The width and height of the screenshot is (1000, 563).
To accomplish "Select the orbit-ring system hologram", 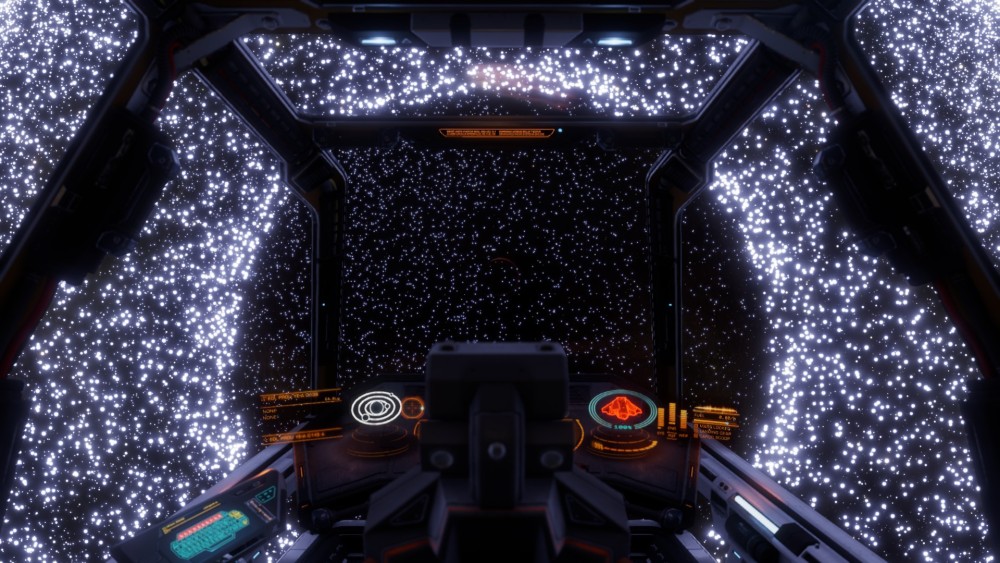I will [376, 407].
